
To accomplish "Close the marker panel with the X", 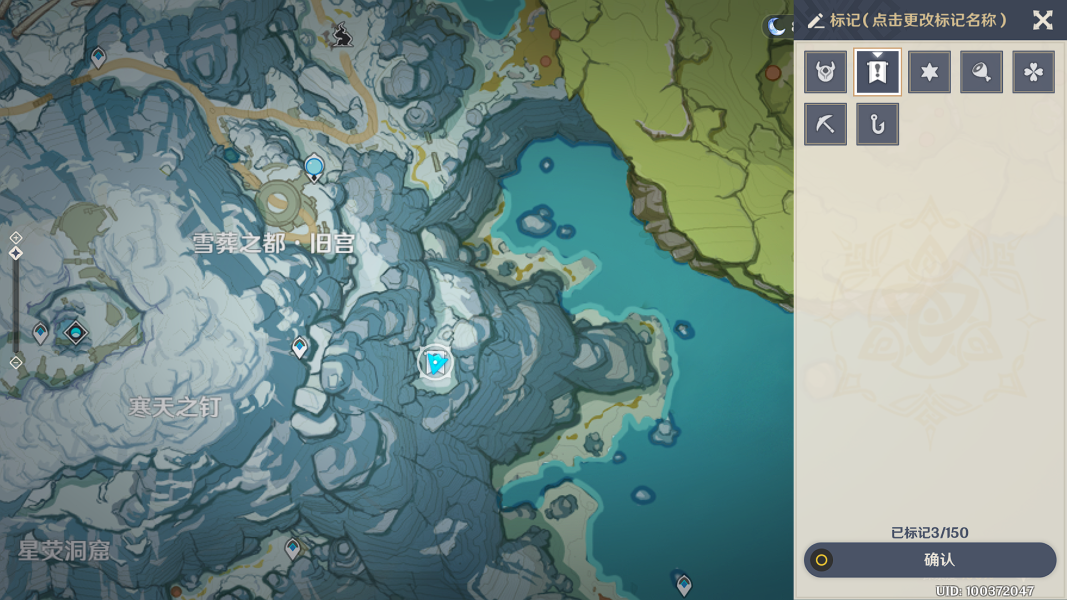I will pos(1042,20).
